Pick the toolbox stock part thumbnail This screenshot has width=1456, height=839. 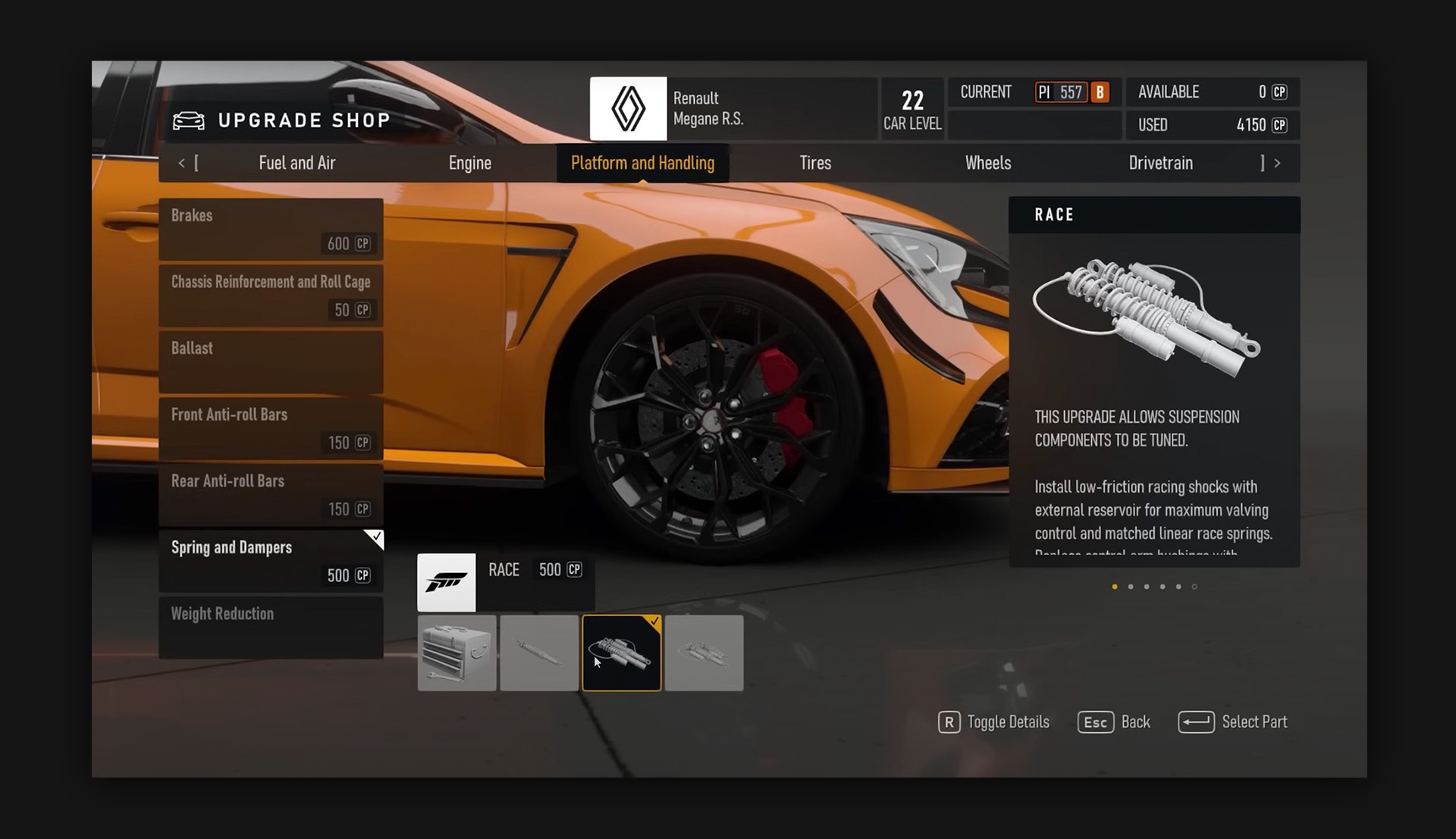point(457,653)
